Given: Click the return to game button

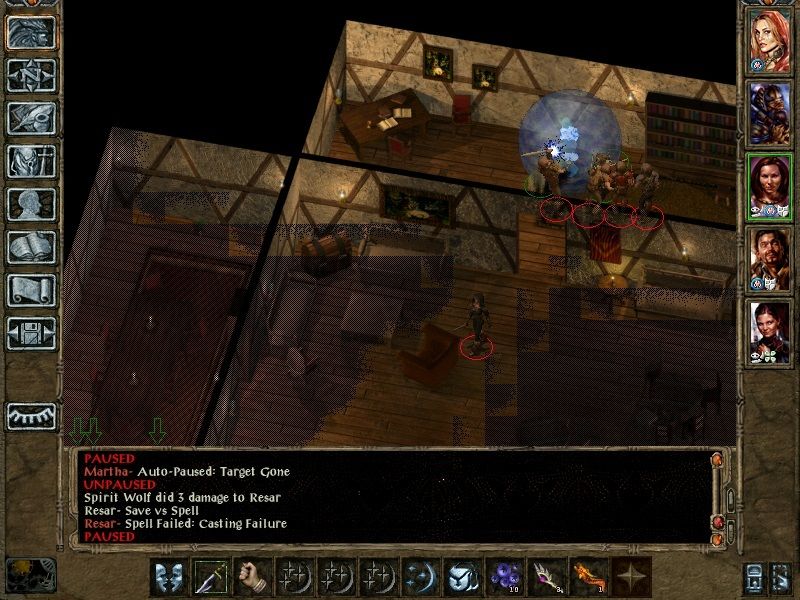Looking at the screenshot, I should tap(31, 33).
